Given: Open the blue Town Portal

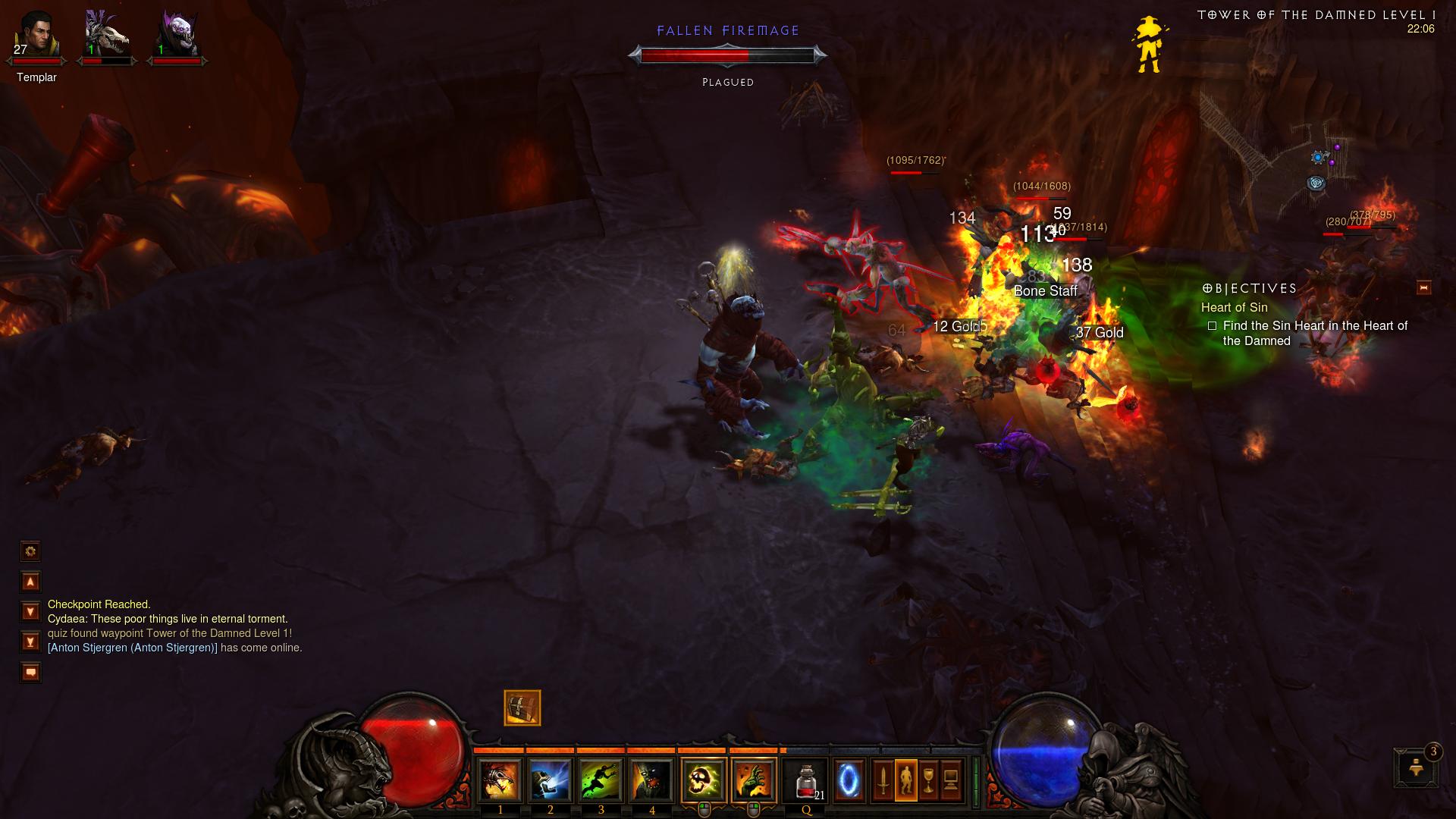Looking at the screenshot, I should pos(849,780).
